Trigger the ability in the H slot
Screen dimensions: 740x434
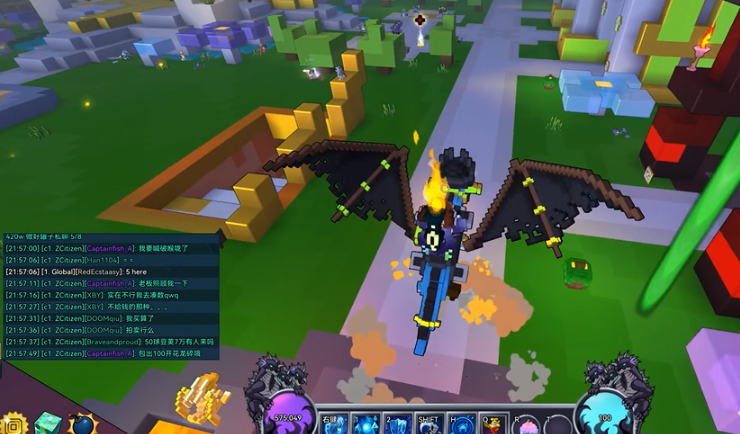tap(462, 424)
